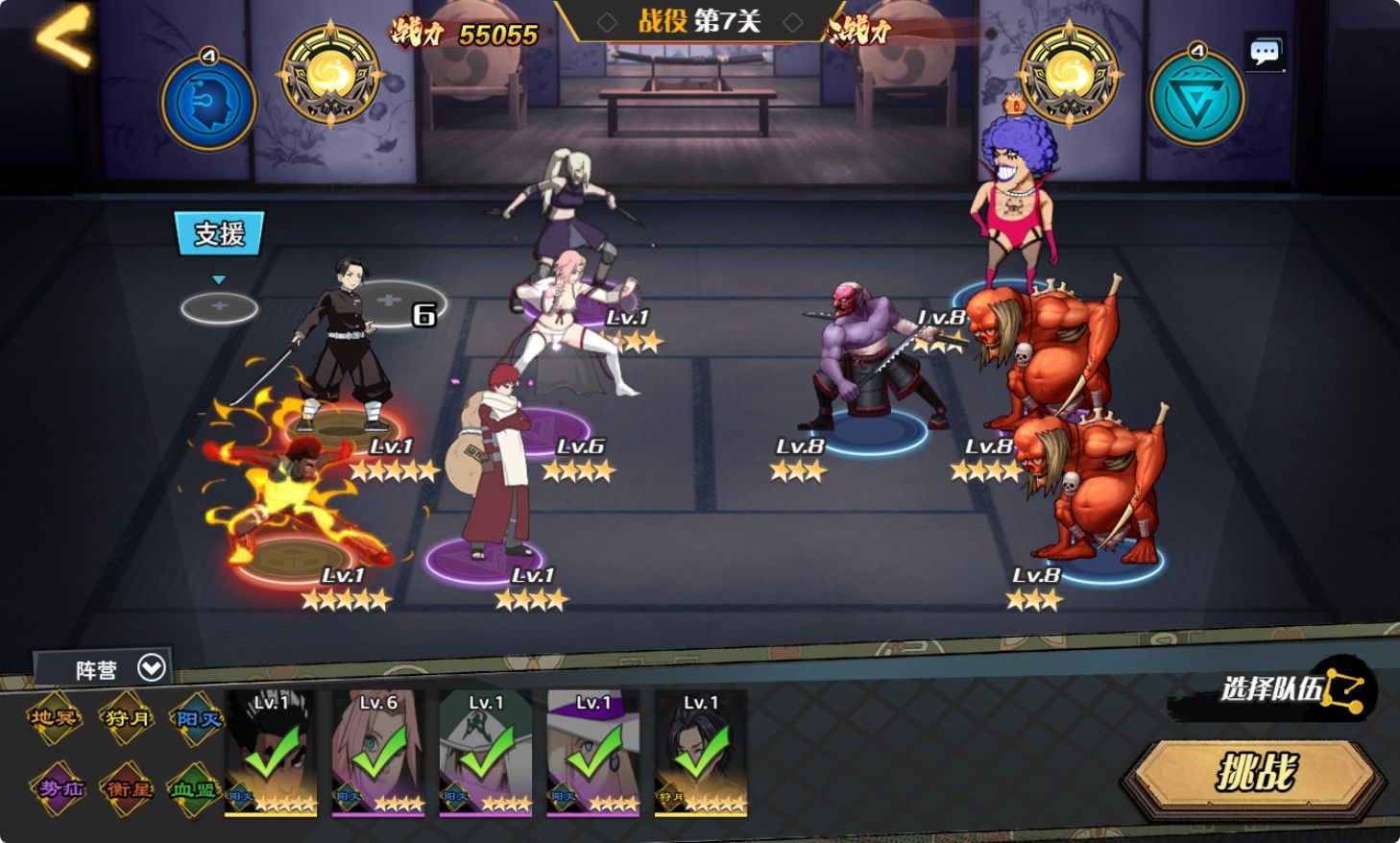Filter heroes by 狩月 faction
The height and width of the screenshot is (843, 1400).
127,718
